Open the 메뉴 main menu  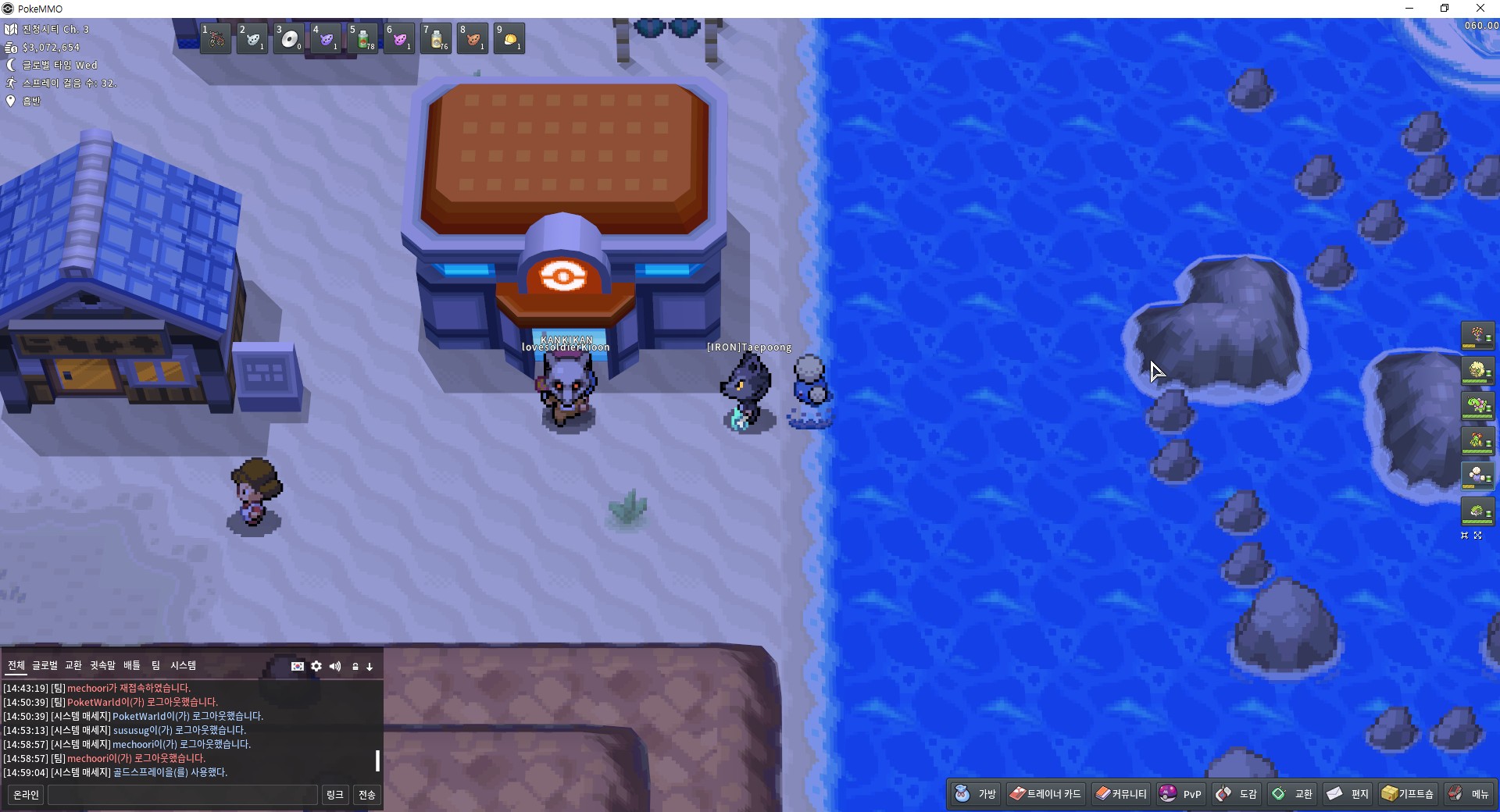coord(1469,794)
